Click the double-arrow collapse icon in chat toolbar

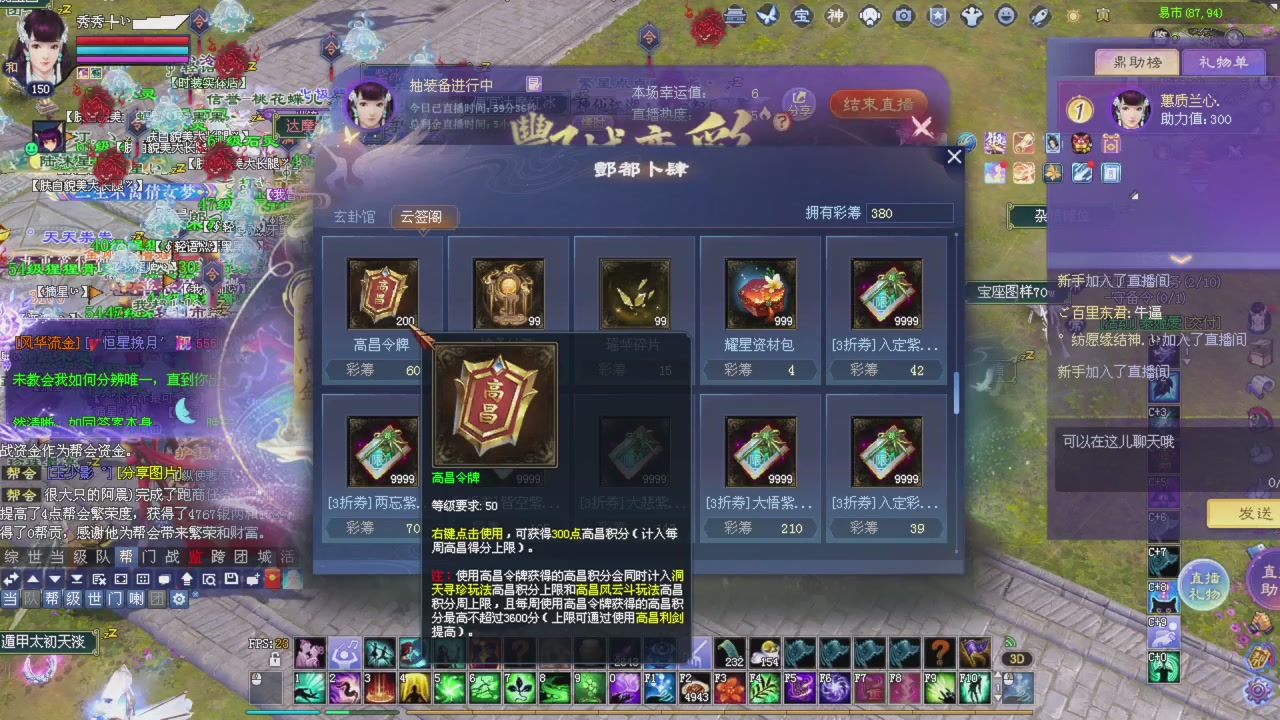click(x=11, y=578)
